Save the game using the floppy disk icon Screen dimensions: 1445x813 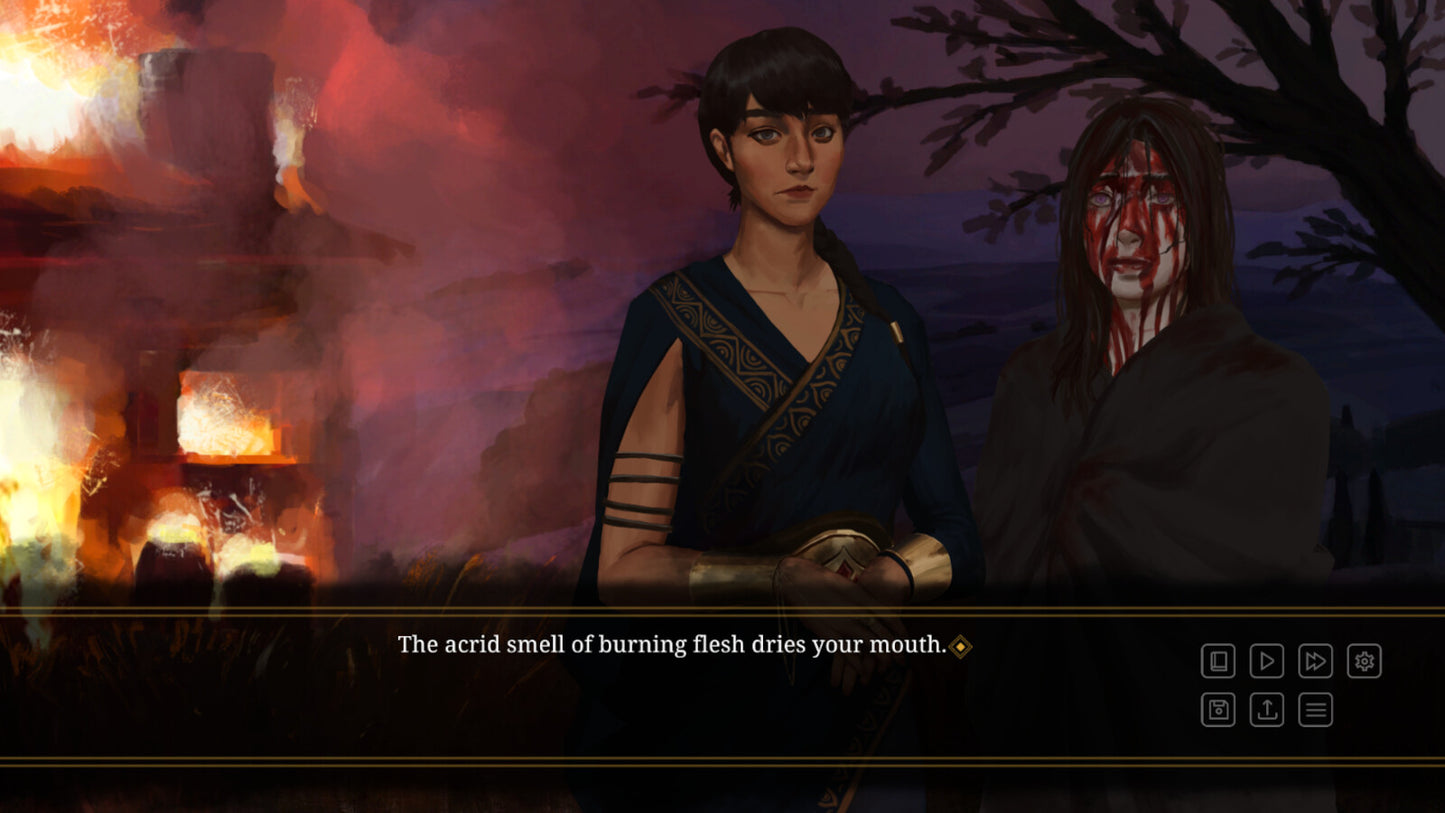pyautogui.click(x=1218, y=710)
